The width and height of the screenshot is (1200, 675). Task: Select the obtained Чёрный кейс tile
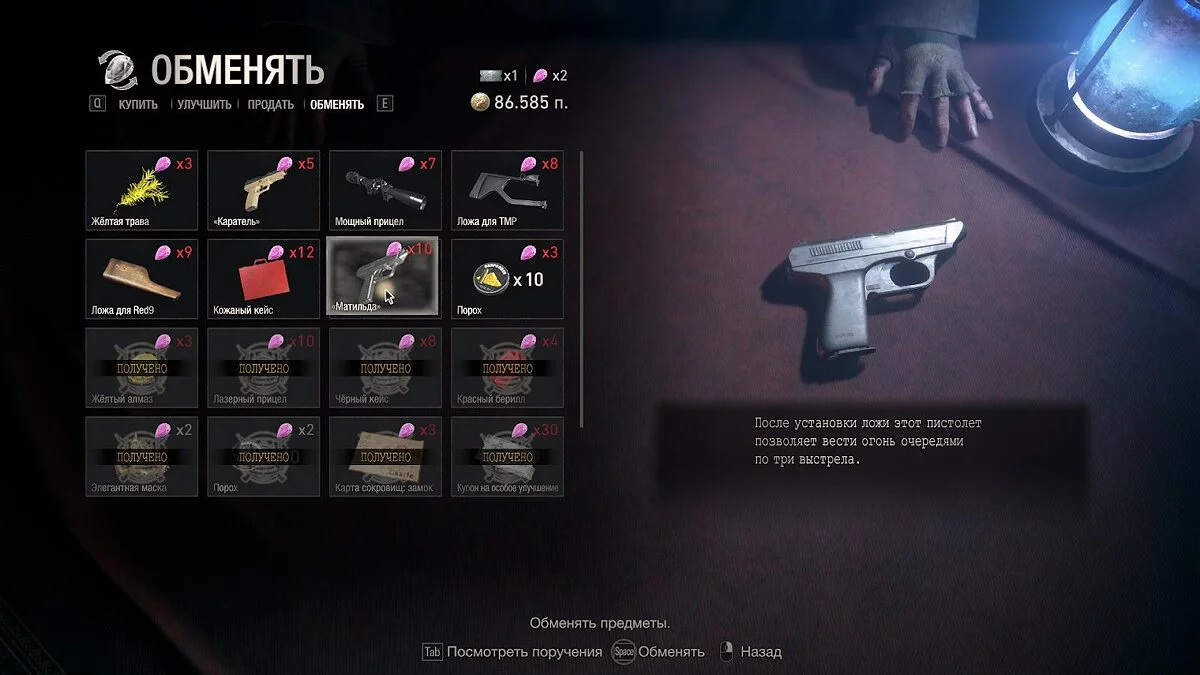click(x=385, y=367)
